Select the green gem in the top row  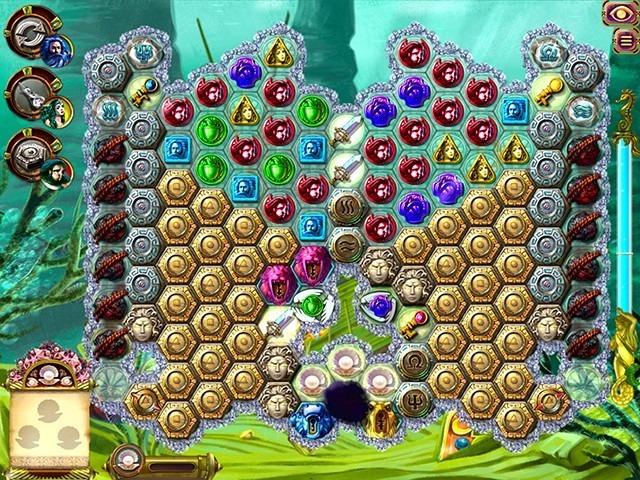pos(310,109)
